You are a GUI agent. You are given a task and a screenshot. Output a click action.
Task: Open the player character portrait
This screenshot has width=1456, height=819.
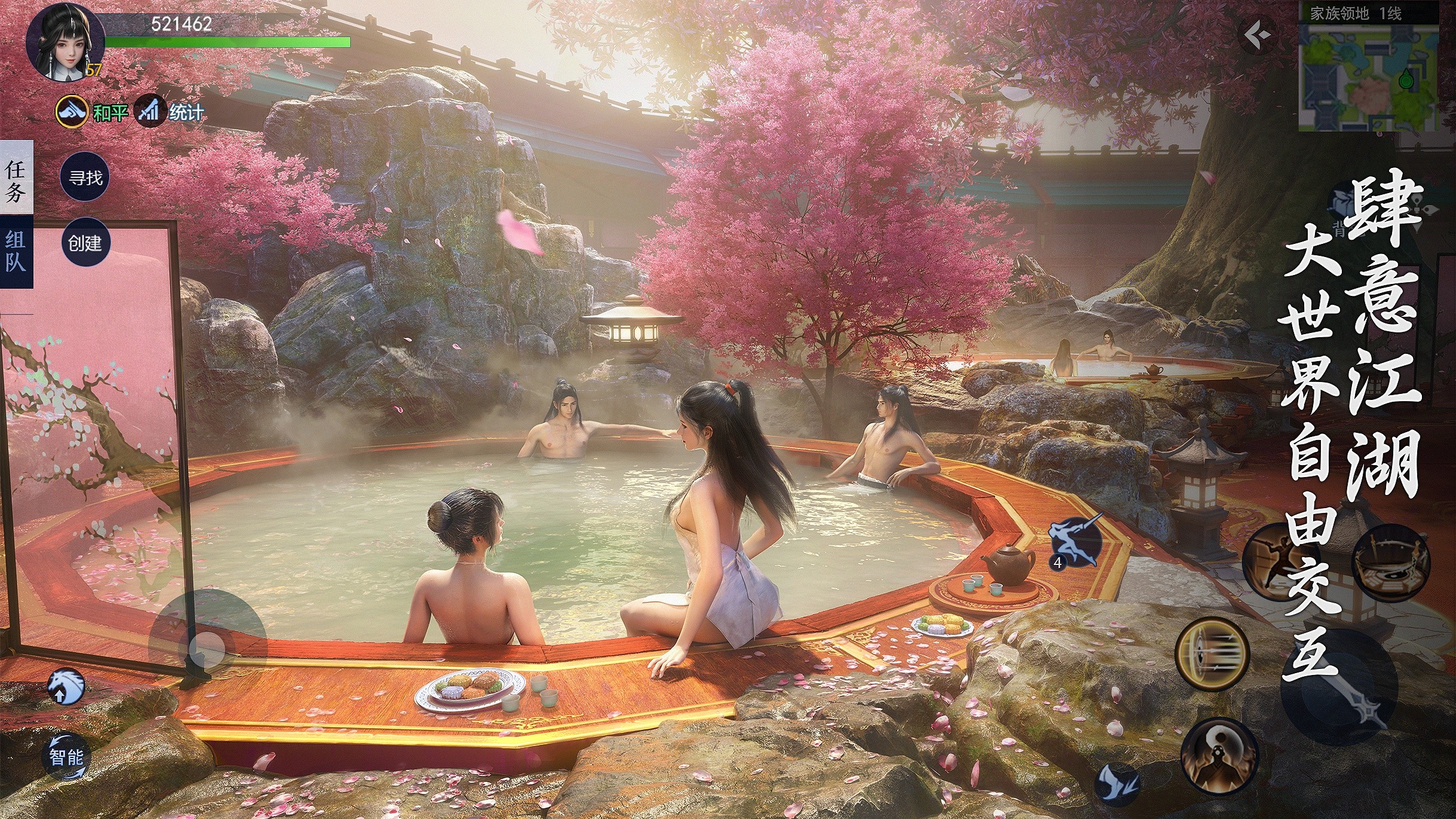coord(65,43)
